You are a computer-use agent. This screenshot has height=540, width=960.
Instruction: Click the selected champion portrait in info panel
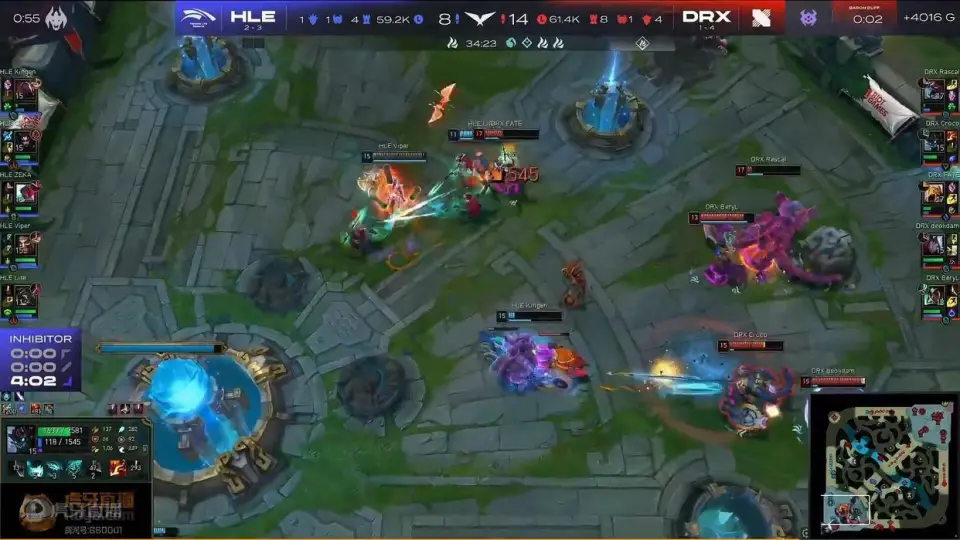[x=22, y=439]
